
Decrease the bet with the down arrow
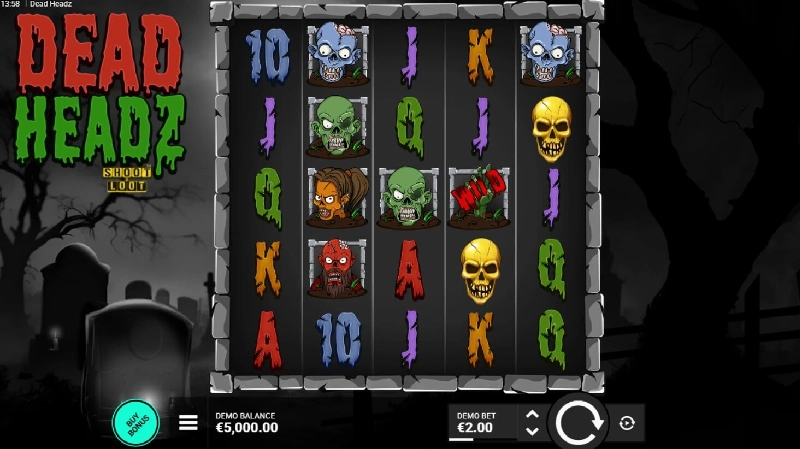[x=532, y=431]
